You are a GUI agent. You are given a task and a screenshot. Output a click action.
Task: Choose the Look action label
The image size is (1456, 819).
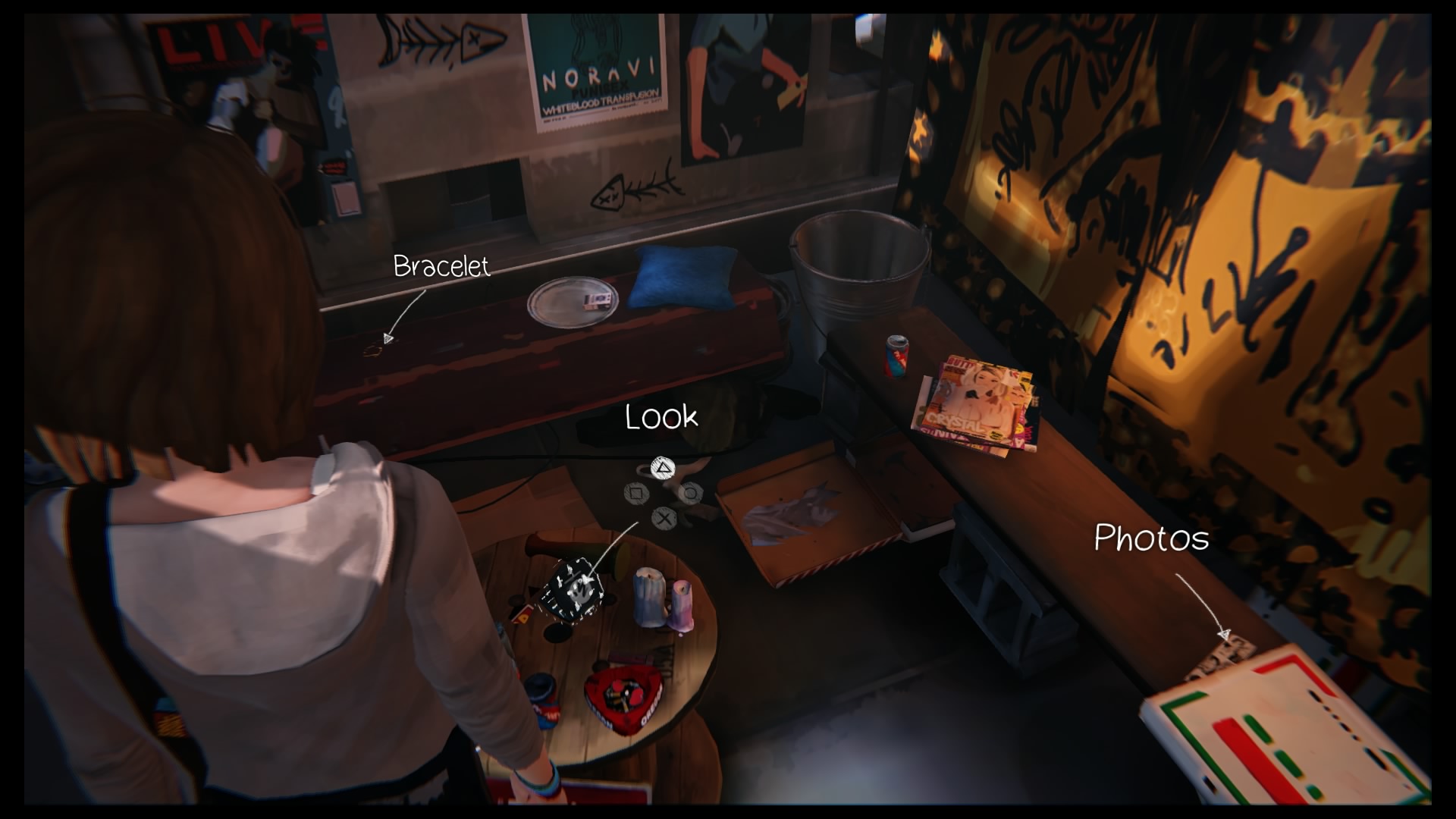[x=661, y=417]
